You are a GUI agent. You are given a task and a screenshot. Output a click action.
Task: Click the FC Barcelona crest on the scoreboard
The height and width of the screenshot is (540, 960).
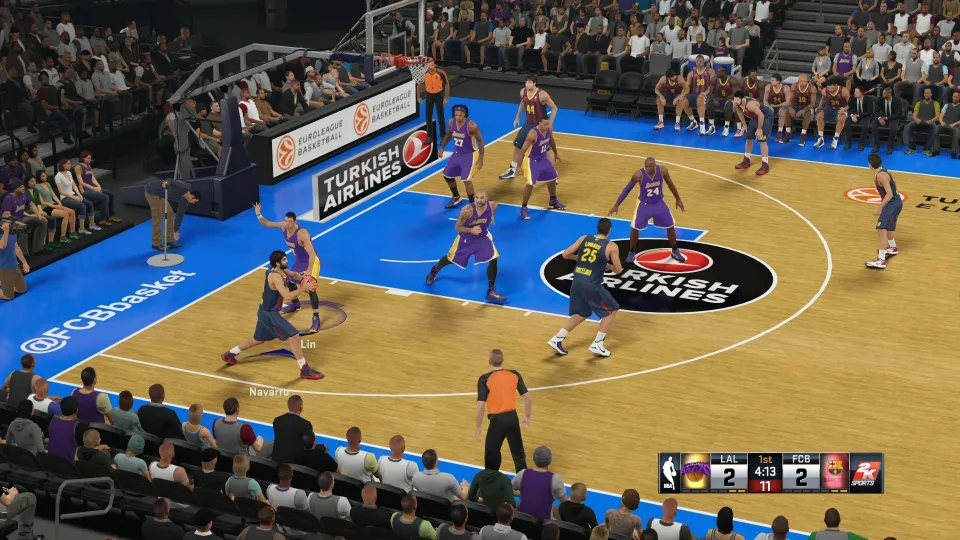pyautogui.click(x=835, y=472)
